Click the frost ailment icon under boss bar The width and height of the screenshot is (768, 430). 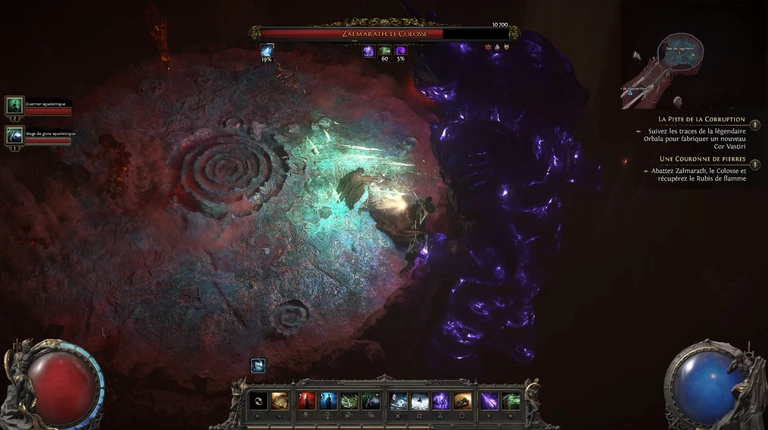[x=267, y=50]
